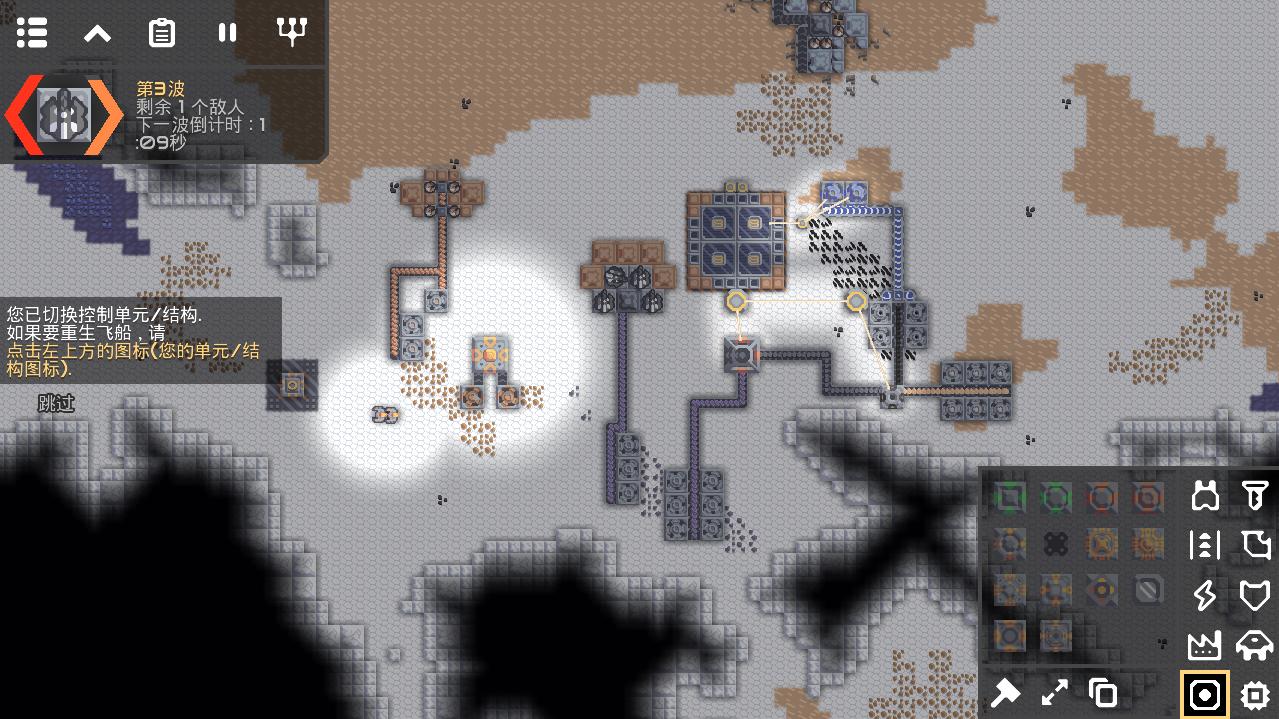Collapse the top HUD with the up arrow
The image size is (1279, 719).
[x=97, y=33]
